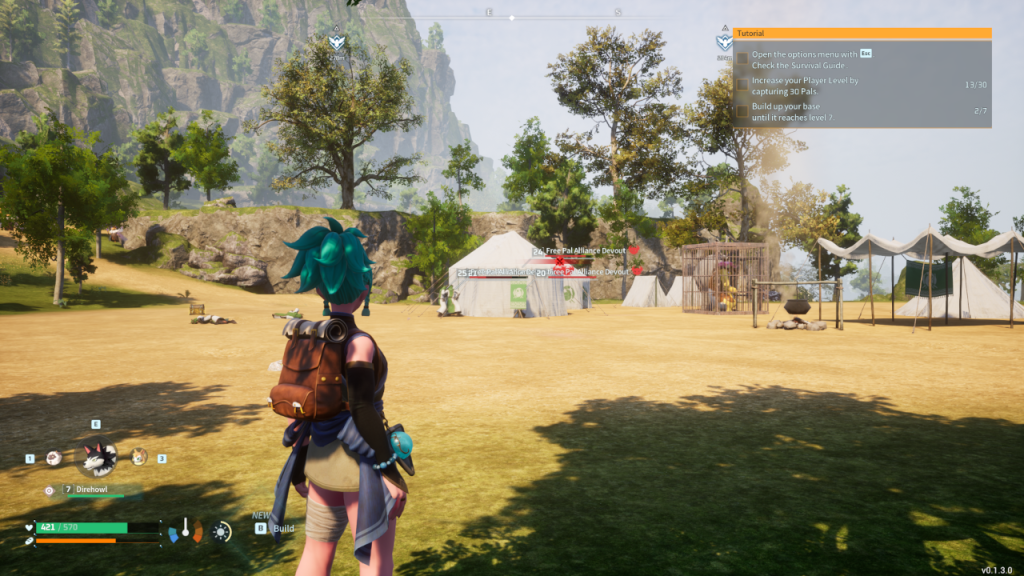Click the sun time-of-day dial
Screen dimensions: 1024x576
(x=221, y=531)
